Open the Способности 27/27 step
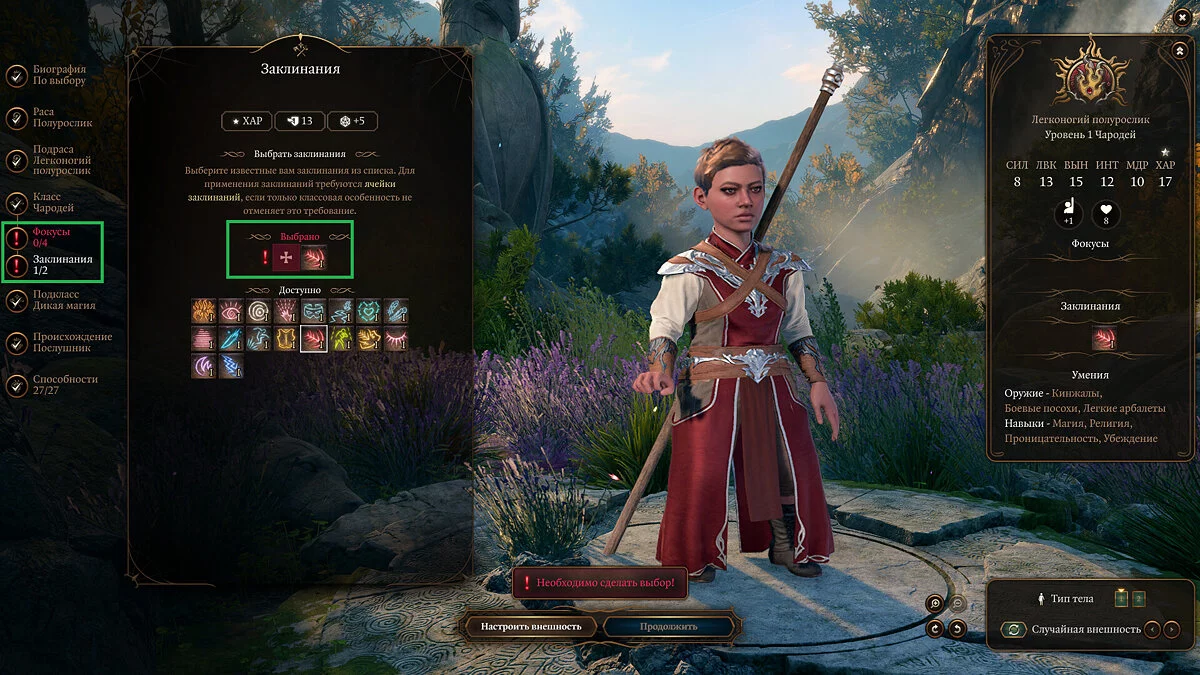This screenshot has height=675, width=1200. 64,385
